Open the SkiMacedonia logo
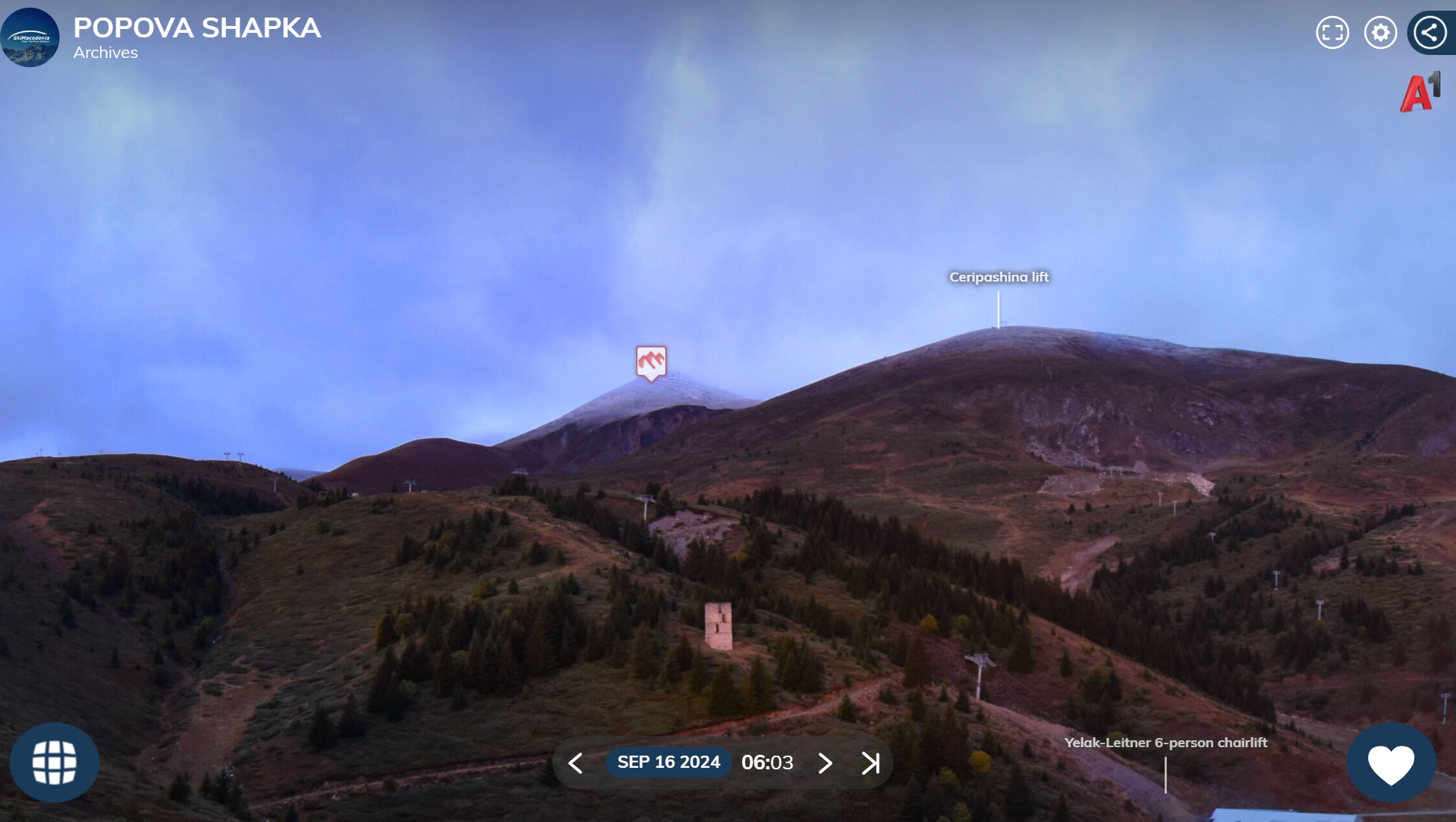This screenshot has height=822, width=1456. 30,37
